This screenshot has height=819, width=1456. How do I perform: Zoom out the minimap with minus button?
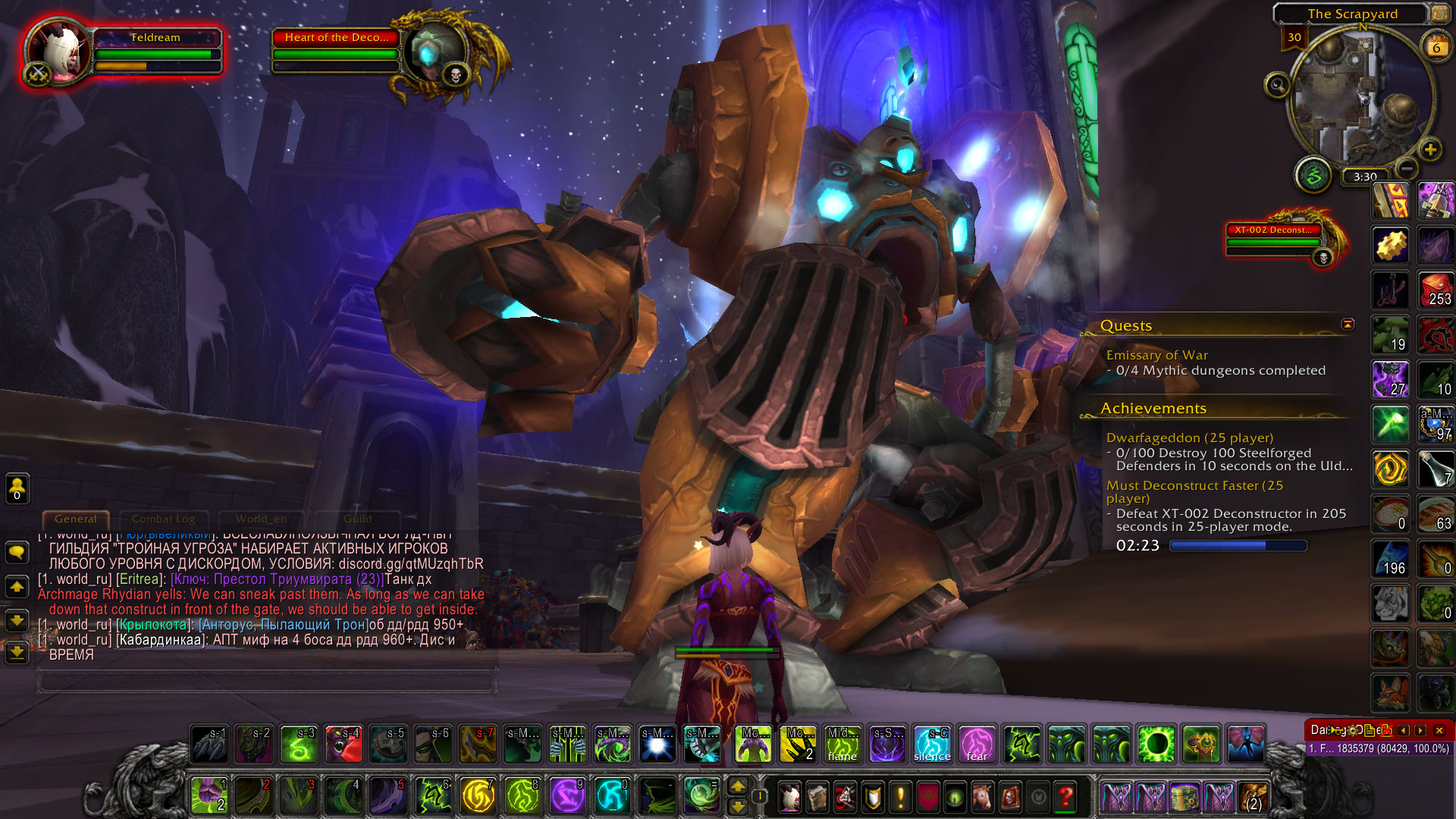pyautogui.click(x=1407, y=168)
